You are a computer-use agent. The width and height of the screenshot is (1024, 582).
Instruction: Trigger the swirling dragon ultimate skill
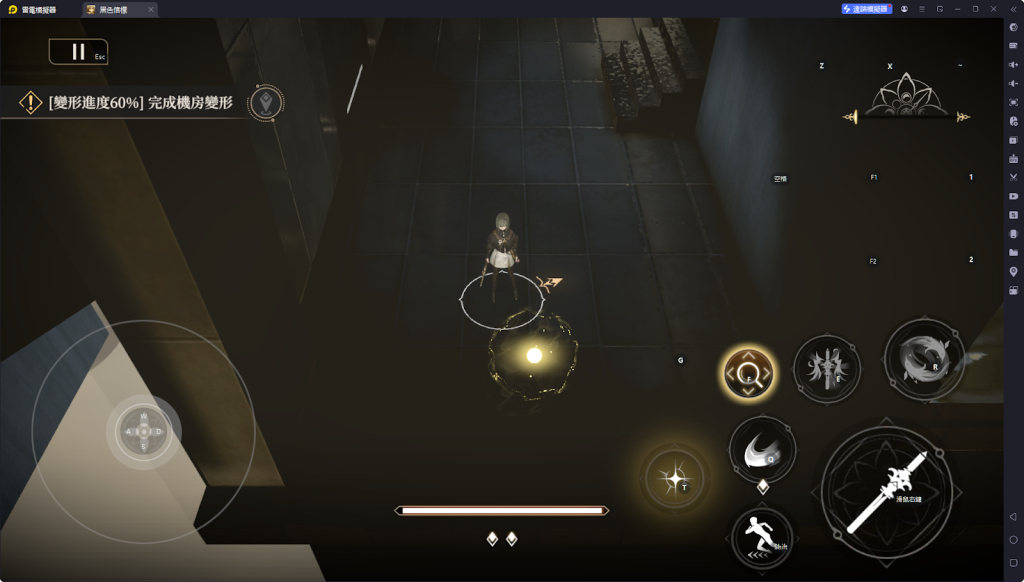pos(924,359)
